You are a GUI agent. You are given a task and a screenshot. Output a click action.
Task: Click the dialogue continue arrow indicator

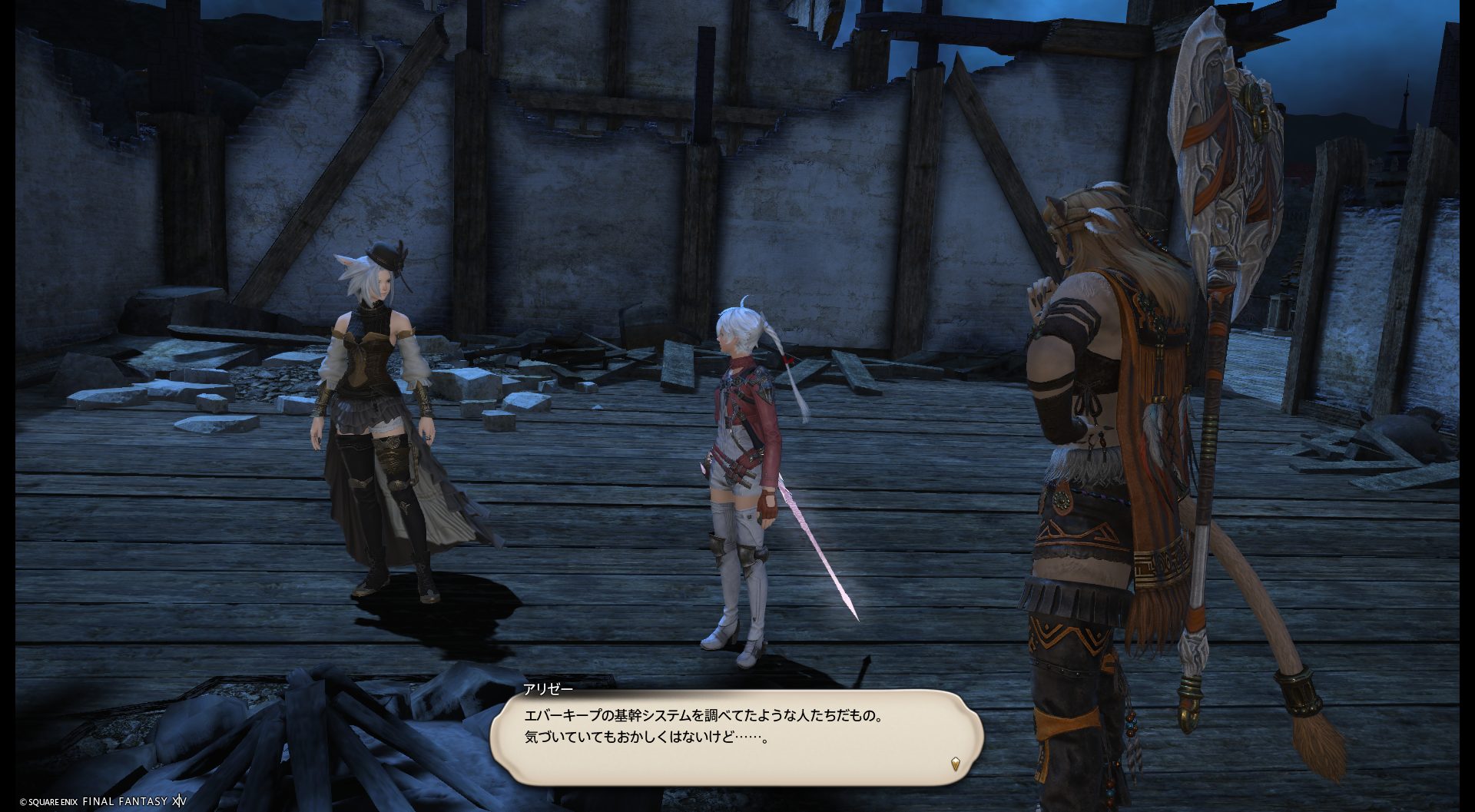955,764
